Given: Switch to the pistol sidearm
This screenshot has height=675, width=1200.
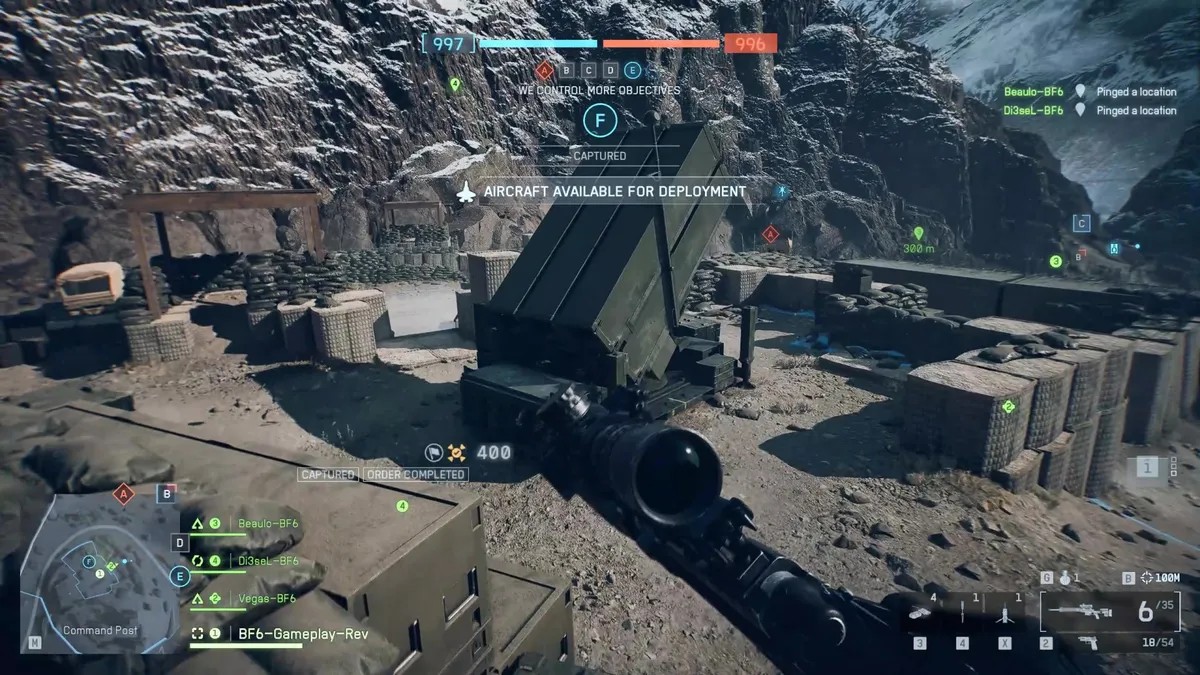Looking at the screenshot, I should (1086, 642).
